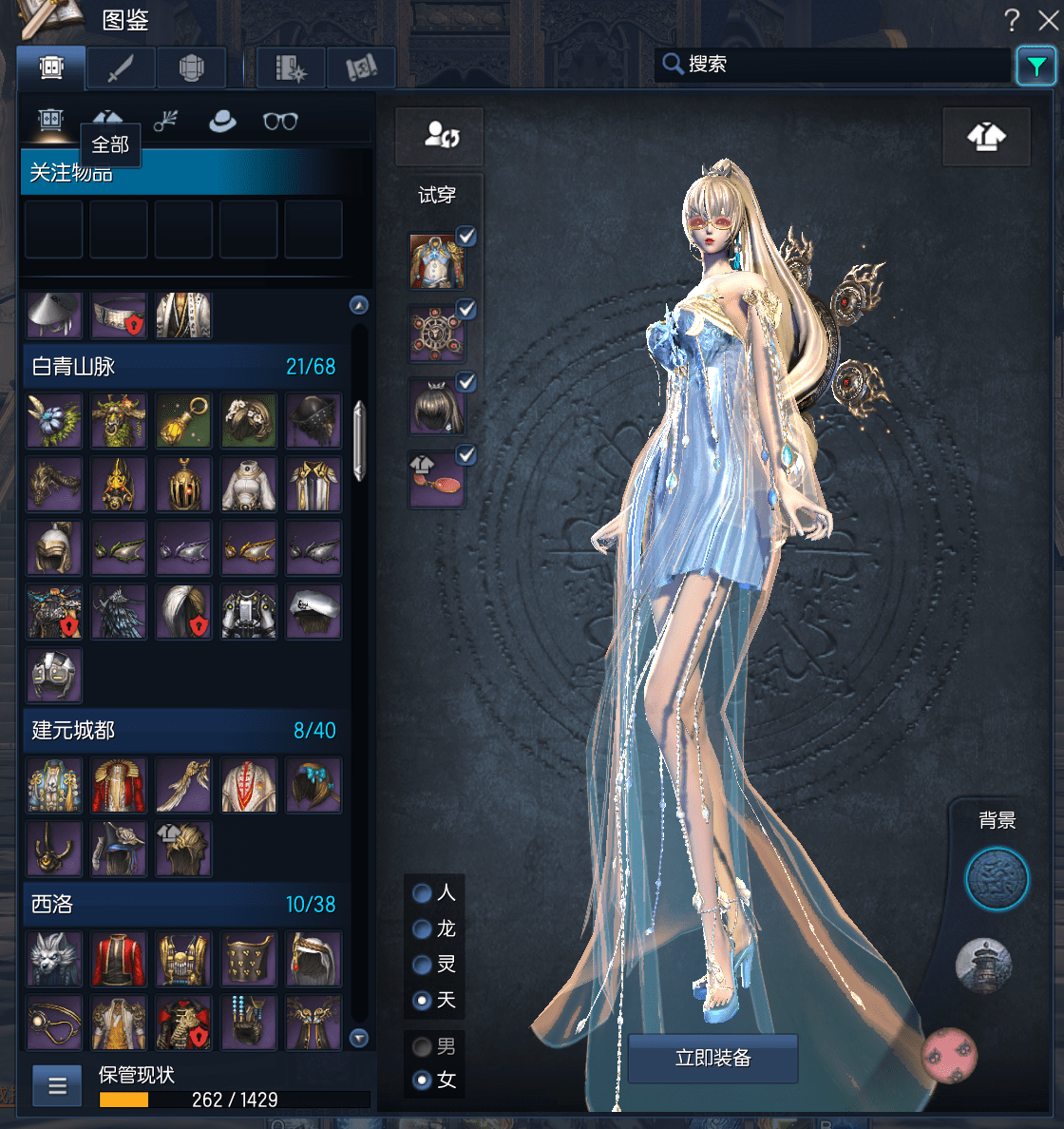Click the 立即装备 equip button
Screen dimensions: 1064x1129
click(712, 1058)
